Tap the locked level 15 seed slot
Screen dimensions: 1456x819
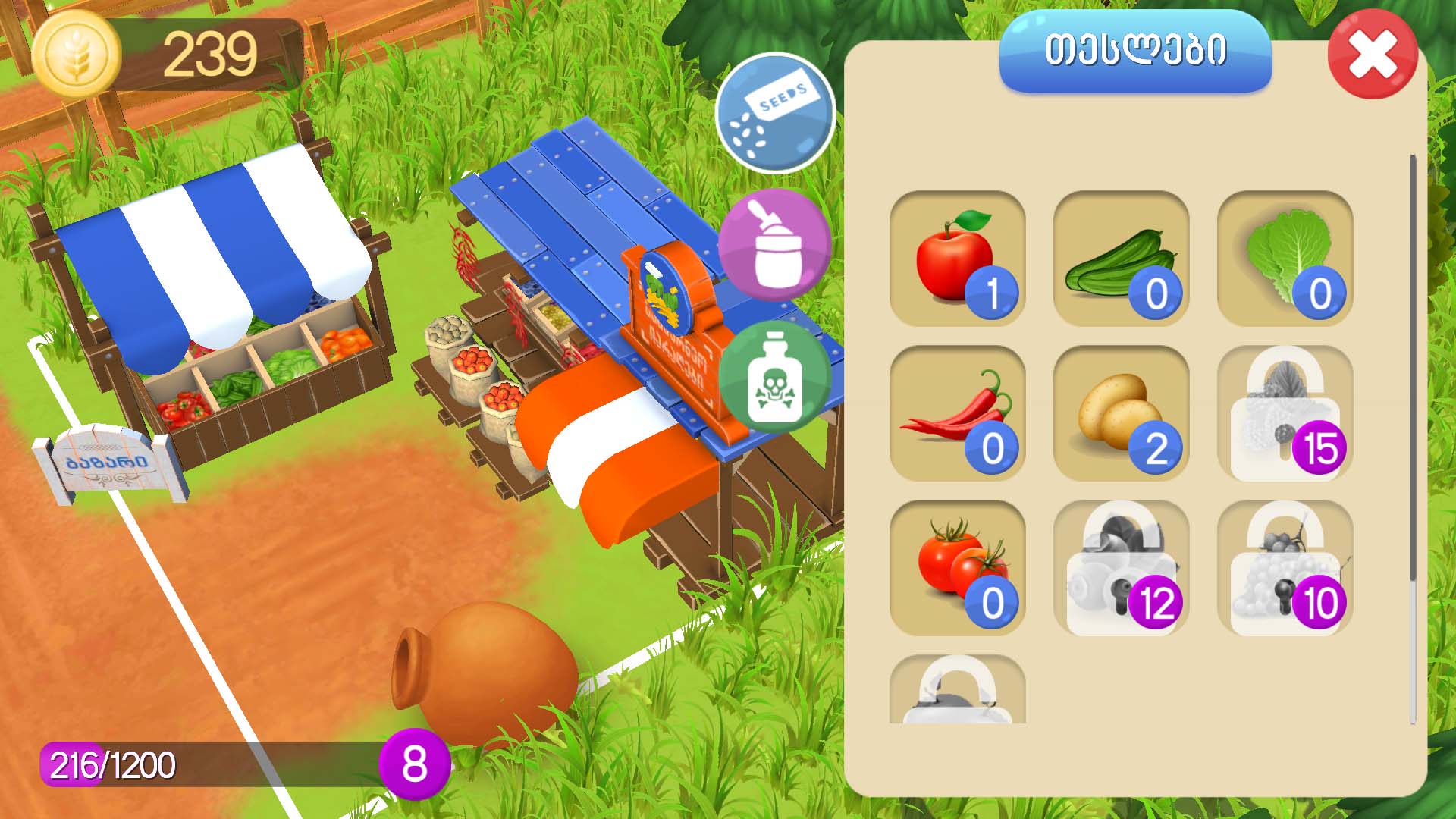coord(1285,413)
